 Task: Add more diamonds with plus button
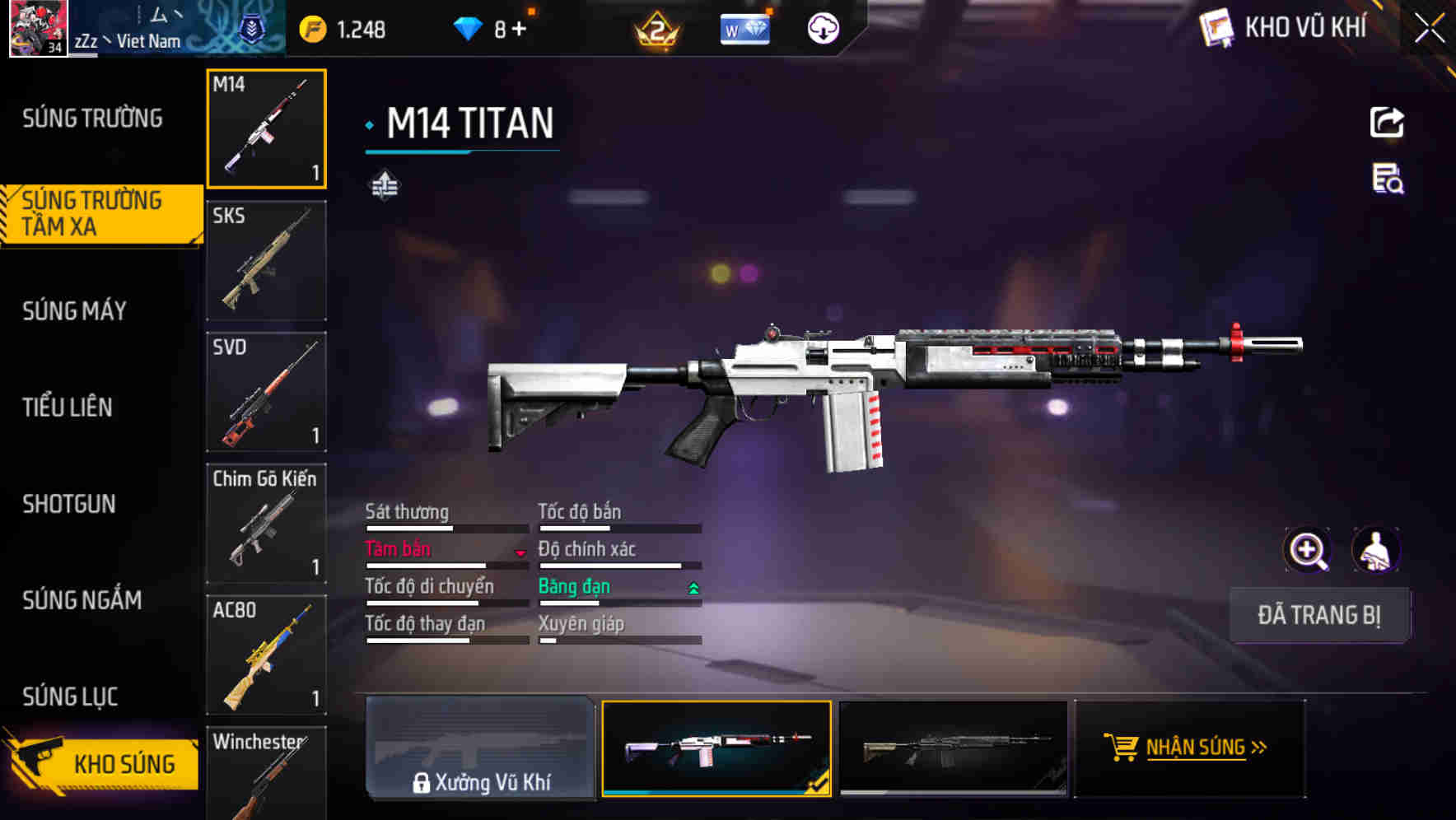click(x=519, y=30)
